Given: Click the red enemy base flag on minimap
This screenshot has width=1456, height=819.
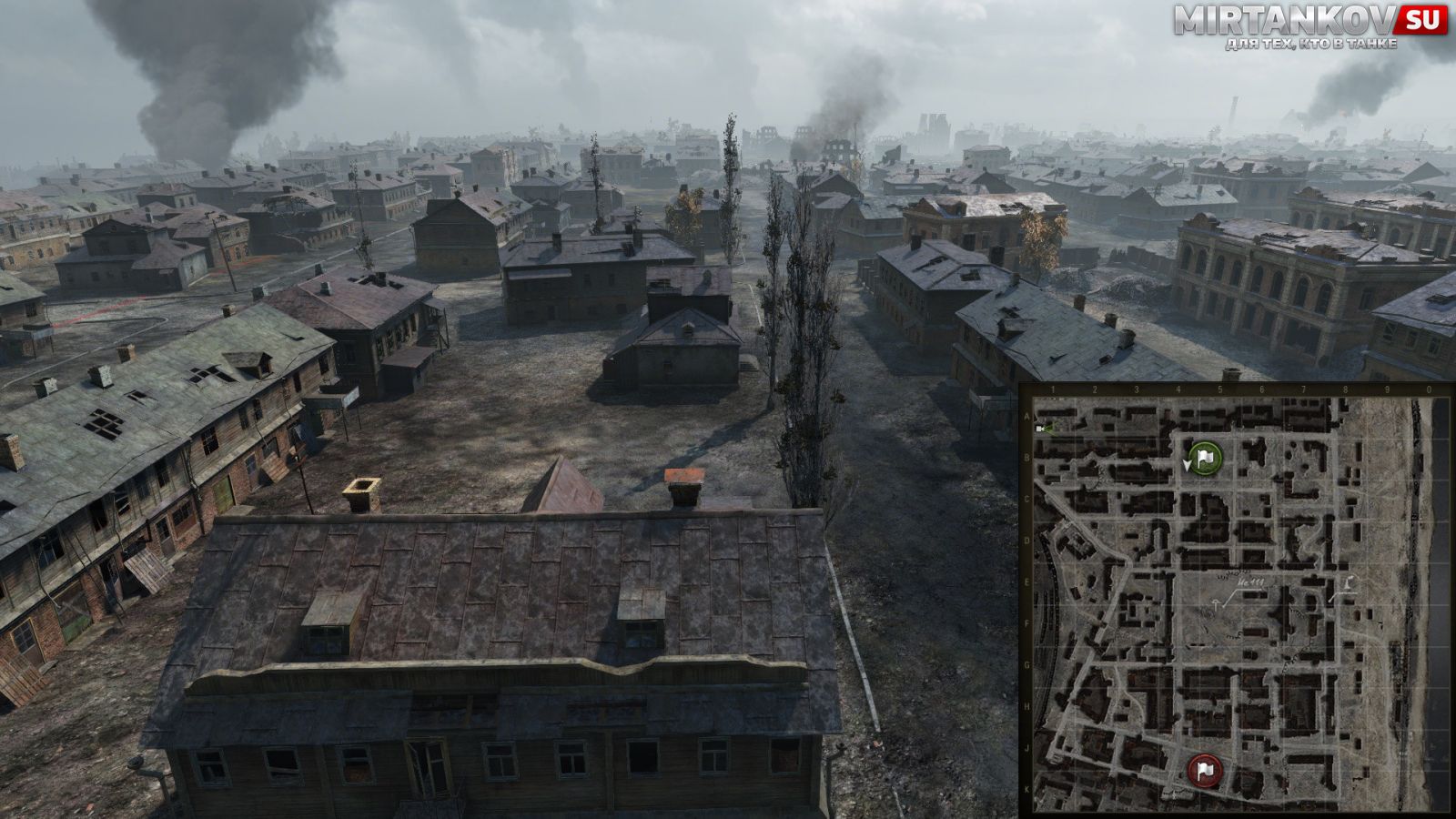Looking at the screenshot, I should [x=1205, y=771].
